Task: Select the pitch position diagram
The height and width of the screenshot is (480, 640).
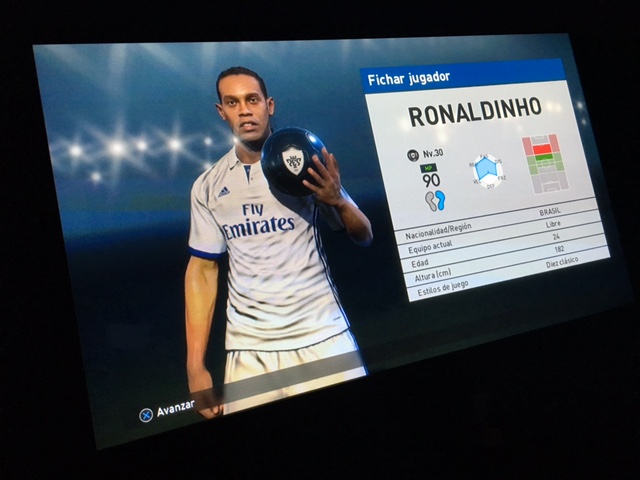Action: pyautogui.click(x=543, y=162)
